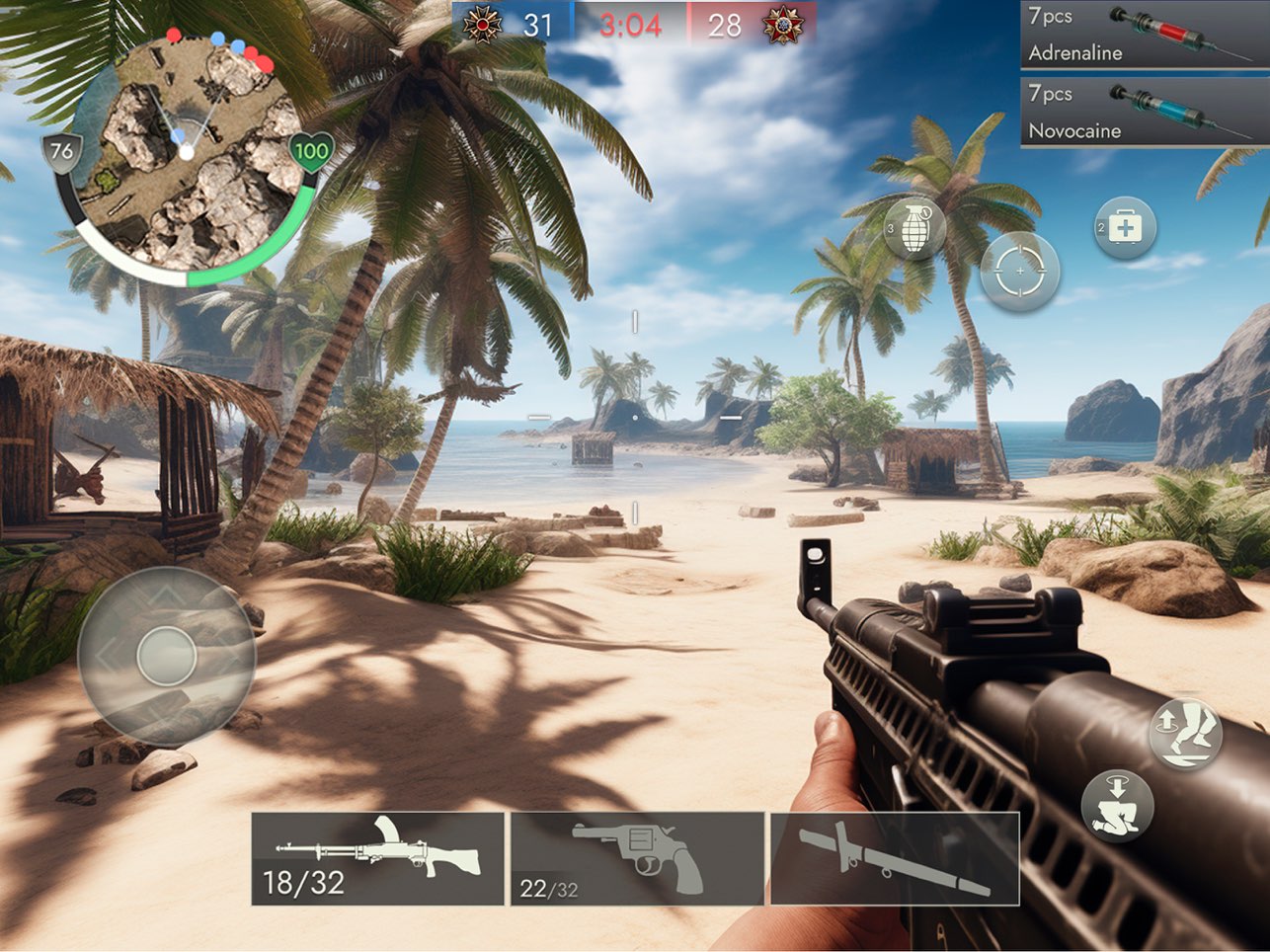Throw a grenade with the grenade button
The height and width of the screenshot is (952, 1270).
(x=914, y=229)
